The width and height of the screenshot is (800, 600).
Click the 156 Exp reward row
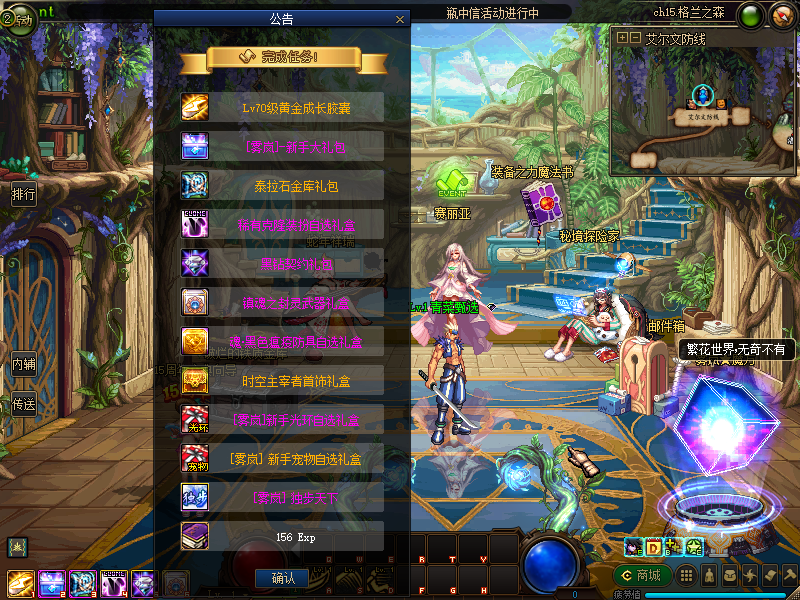point(282,536)
